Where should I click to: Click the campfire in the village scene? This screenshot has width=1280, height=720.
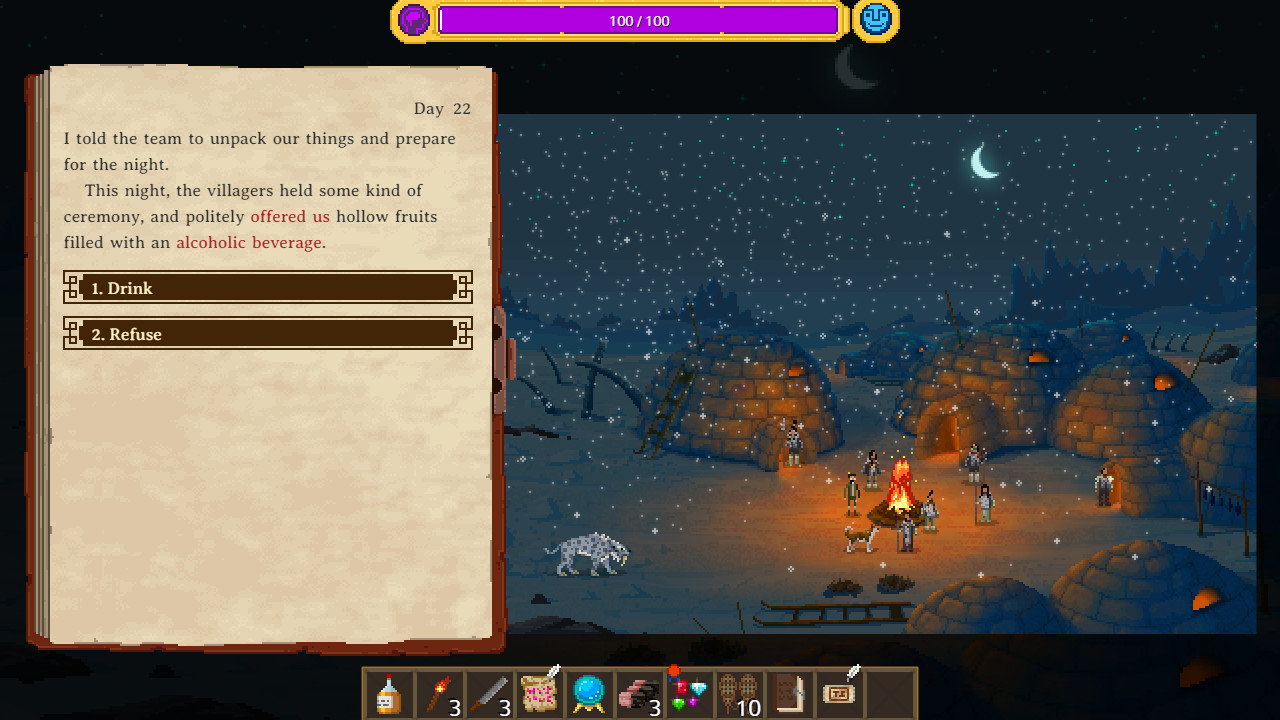coord(899,490)
